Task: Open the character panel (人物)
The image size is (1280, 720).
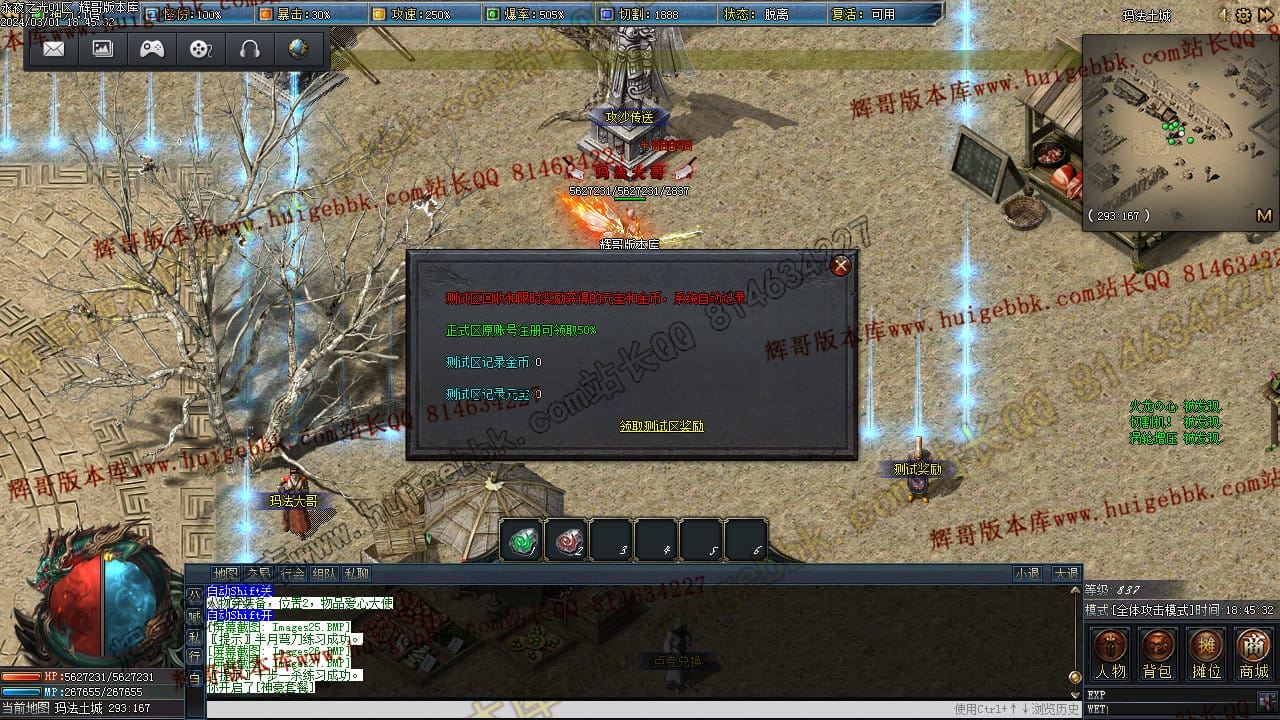Action: click(1111, 654)
